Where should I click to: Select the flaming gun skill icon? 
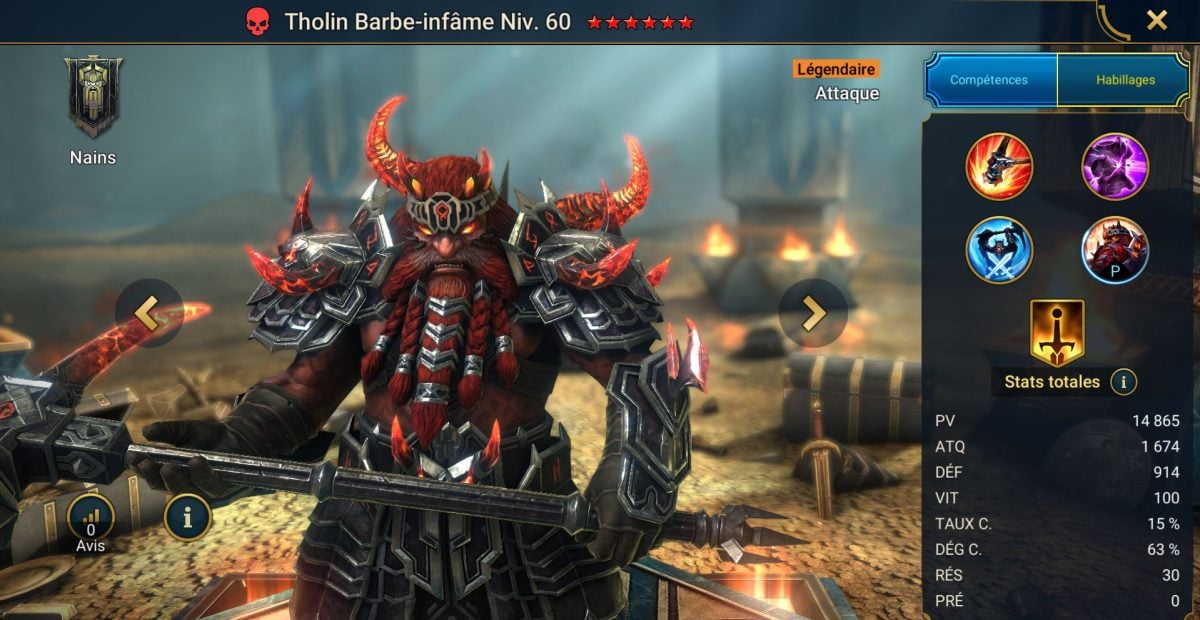click(x=999, y=167)
